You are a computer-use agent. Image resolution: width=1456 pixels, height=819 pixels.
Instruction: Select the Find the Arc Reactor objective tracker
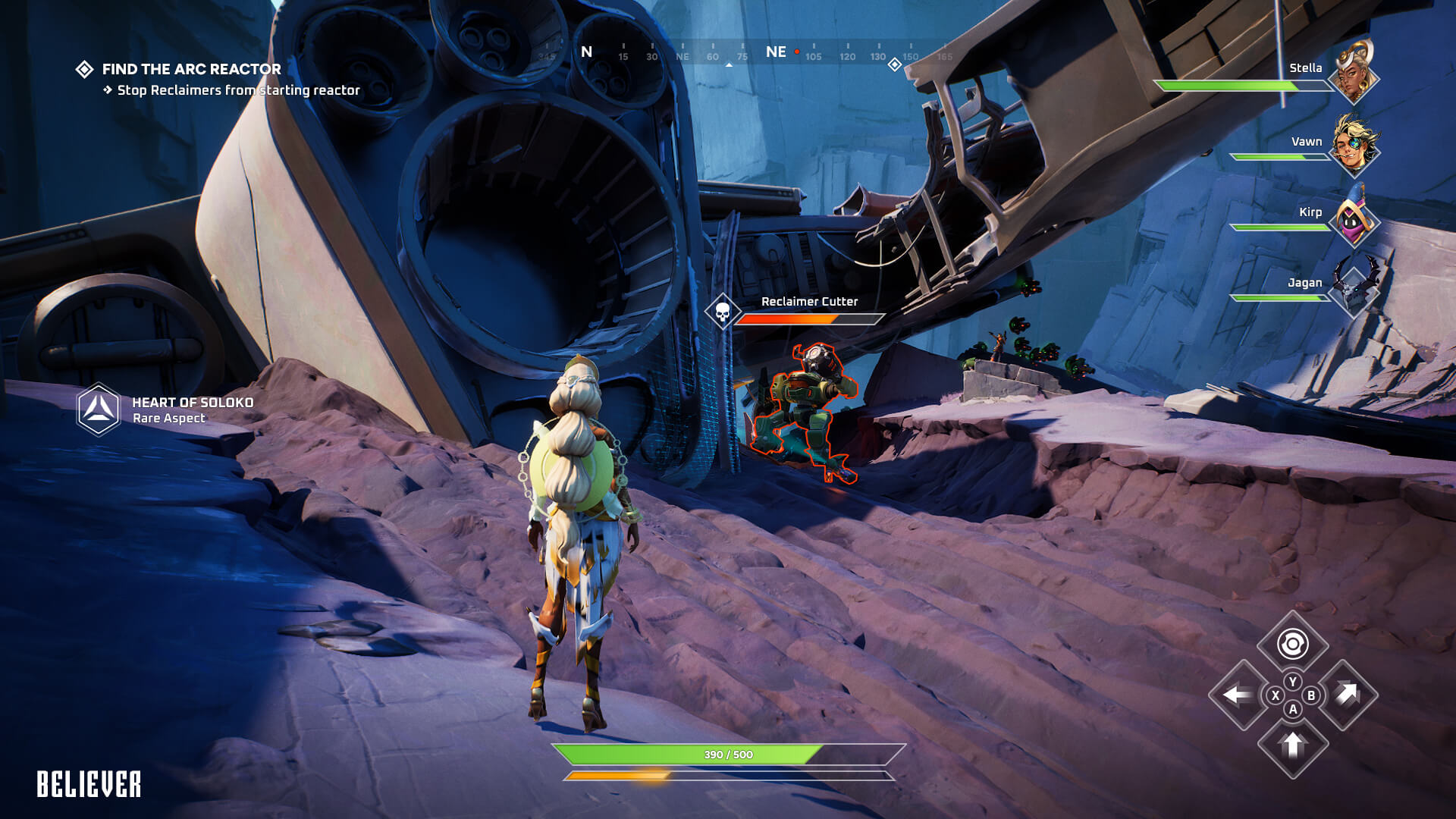191,69
